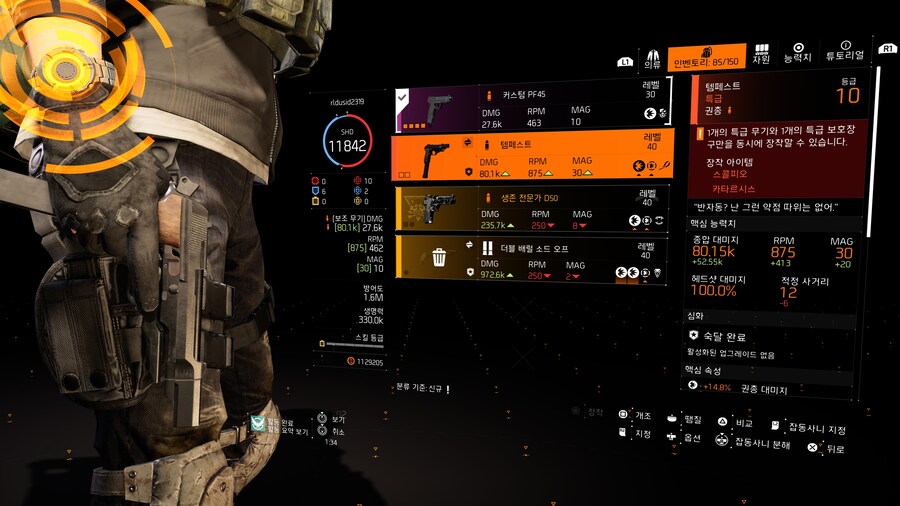Screen dimensions: 900x506
Task: Switch to the Resources (자원) tab
Action: tap(761, 54)
